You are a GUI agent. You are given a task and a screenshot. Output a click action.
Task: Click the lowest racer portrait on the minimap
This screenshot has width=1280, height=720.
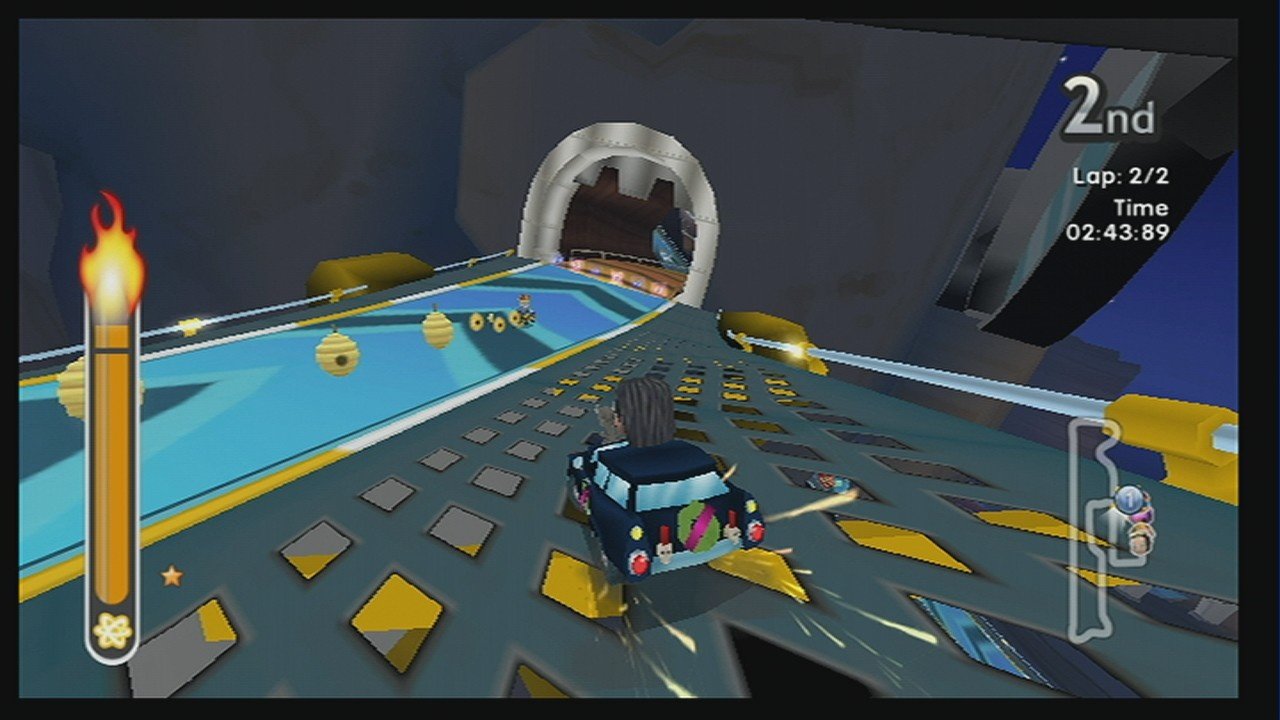1140,538
